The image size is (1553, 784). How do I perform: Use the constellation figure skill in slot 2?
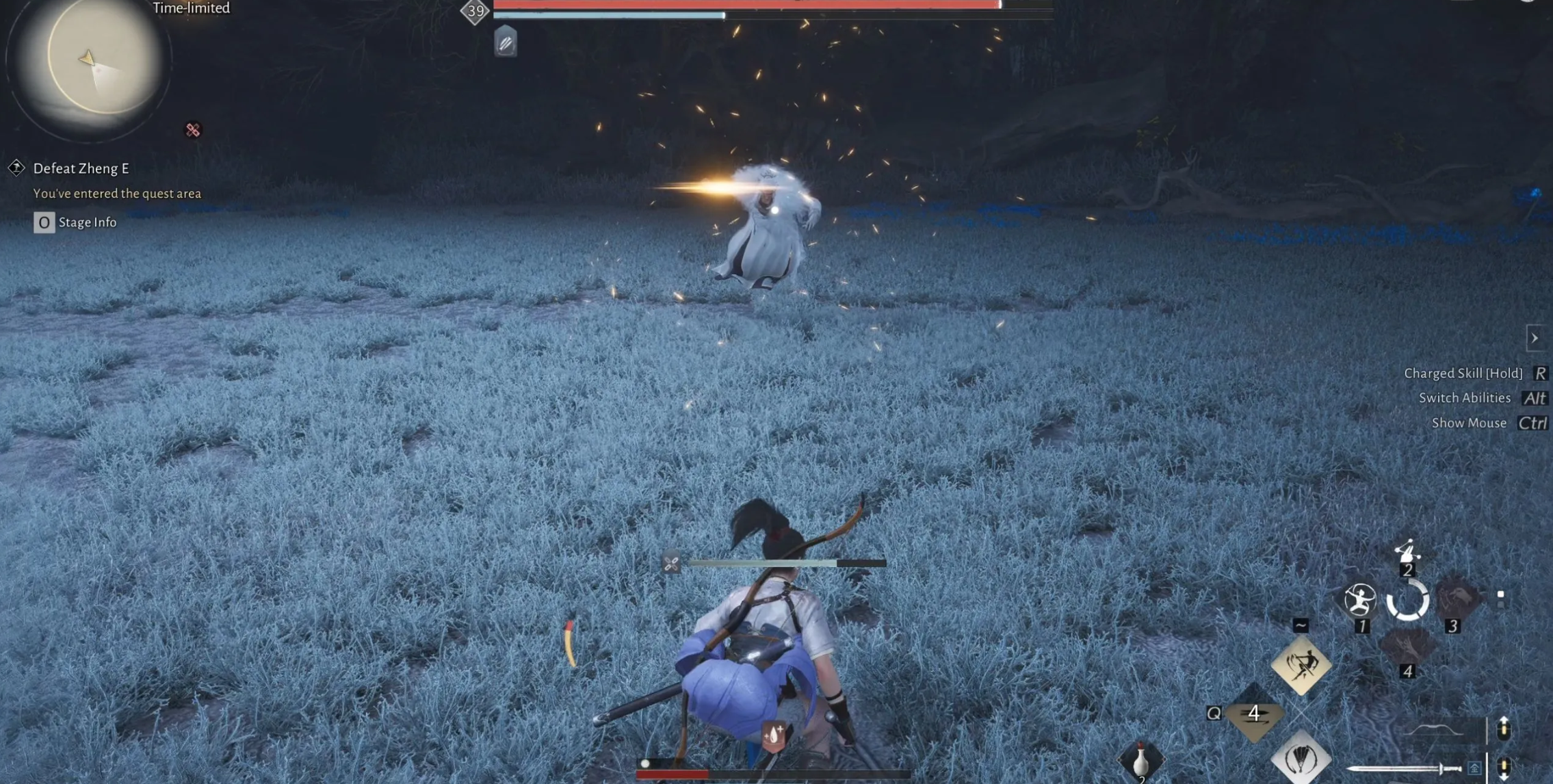click(1407, 551)
